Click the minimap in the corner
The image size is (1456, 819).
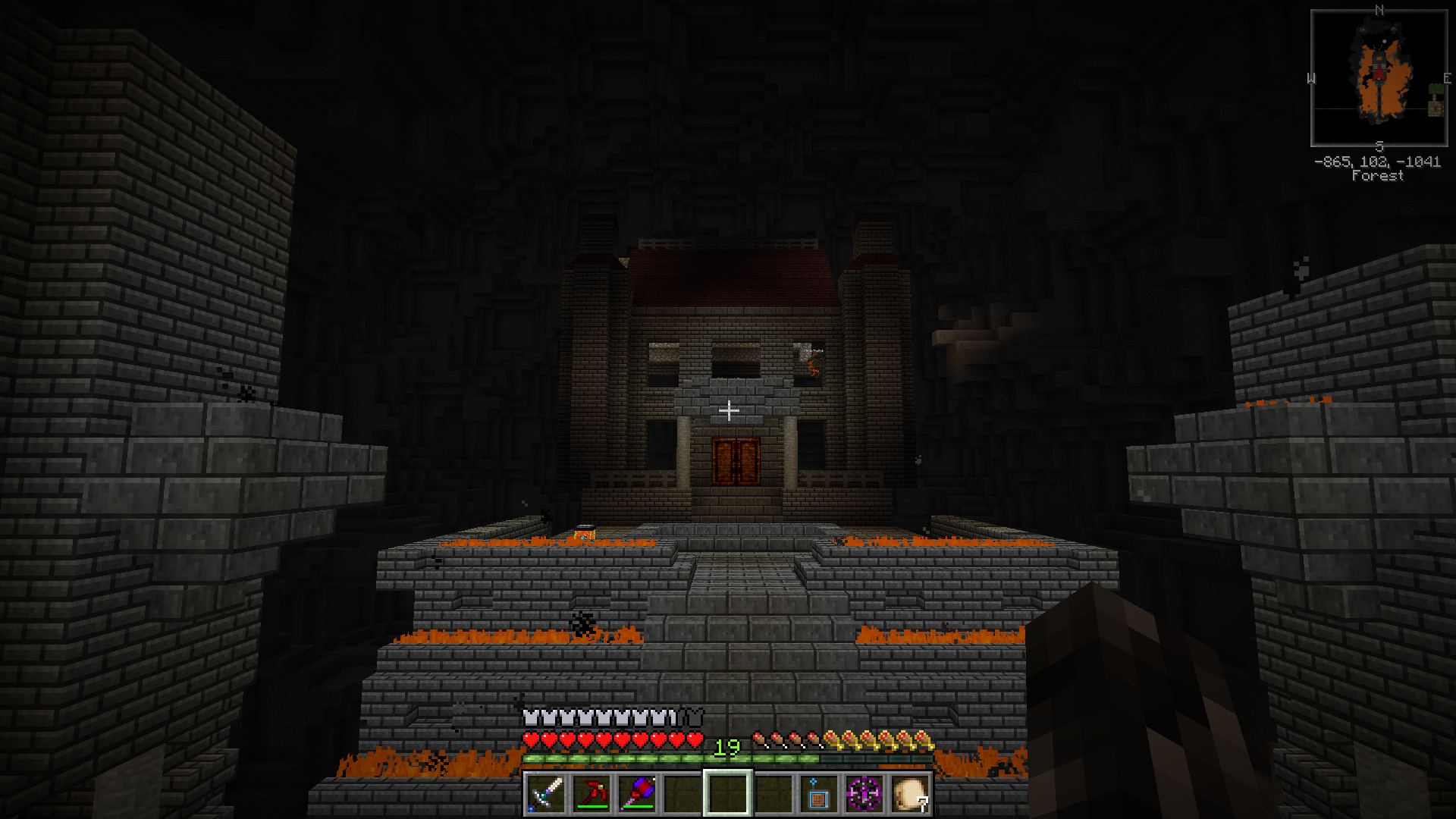coord(1379,78)
